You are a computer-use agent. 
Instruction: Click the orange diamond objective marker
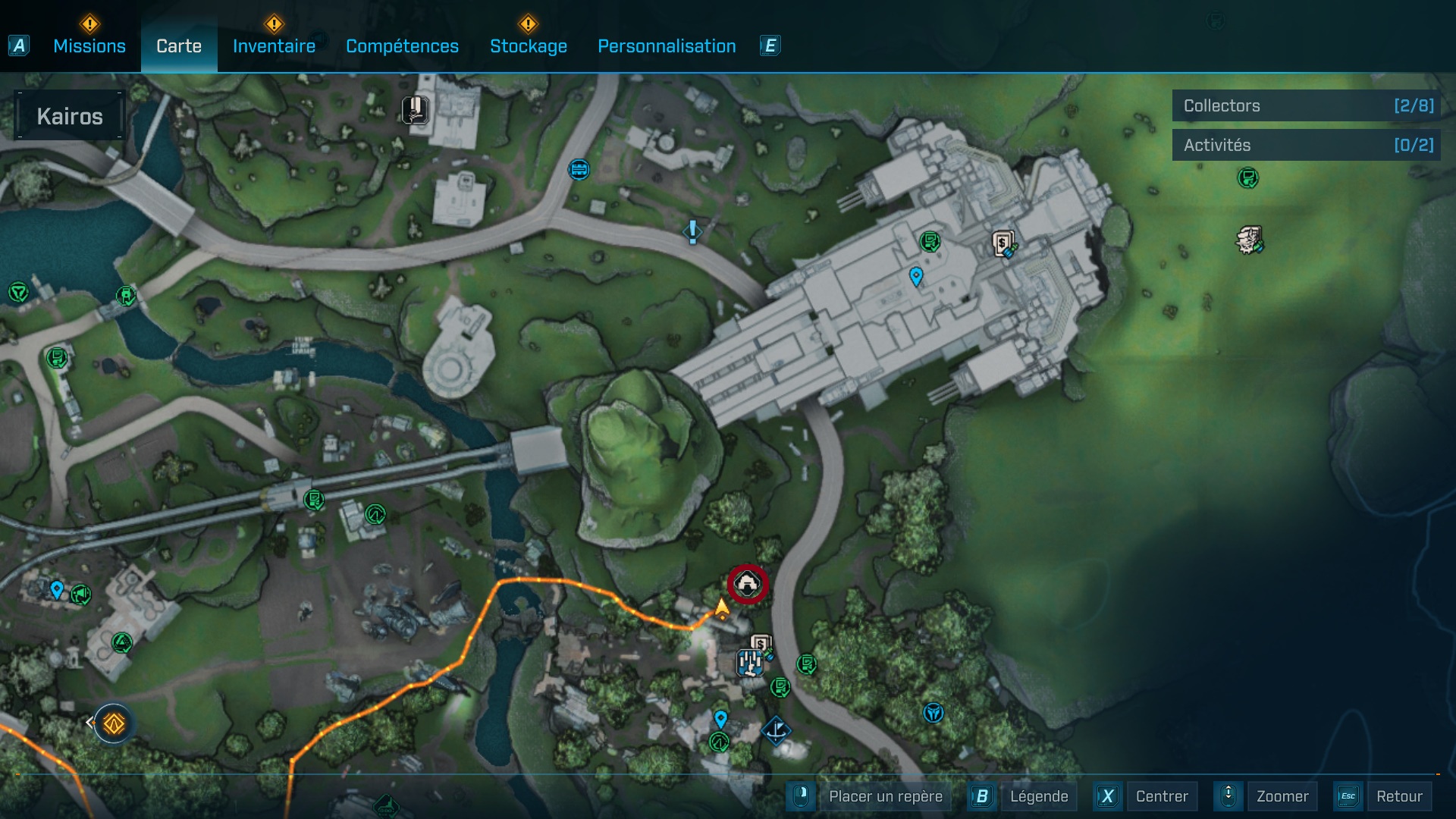pos(114,723)
